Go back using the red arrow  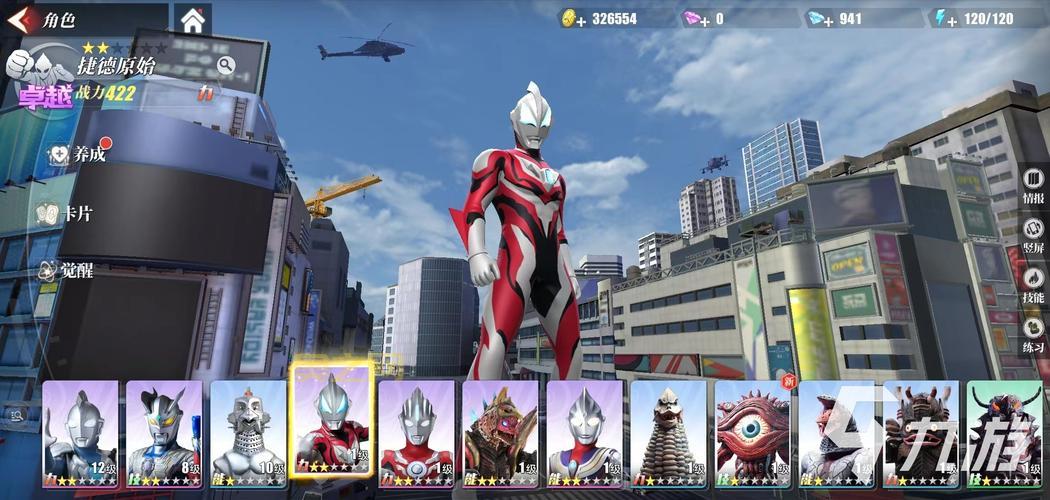click(18, 19)
